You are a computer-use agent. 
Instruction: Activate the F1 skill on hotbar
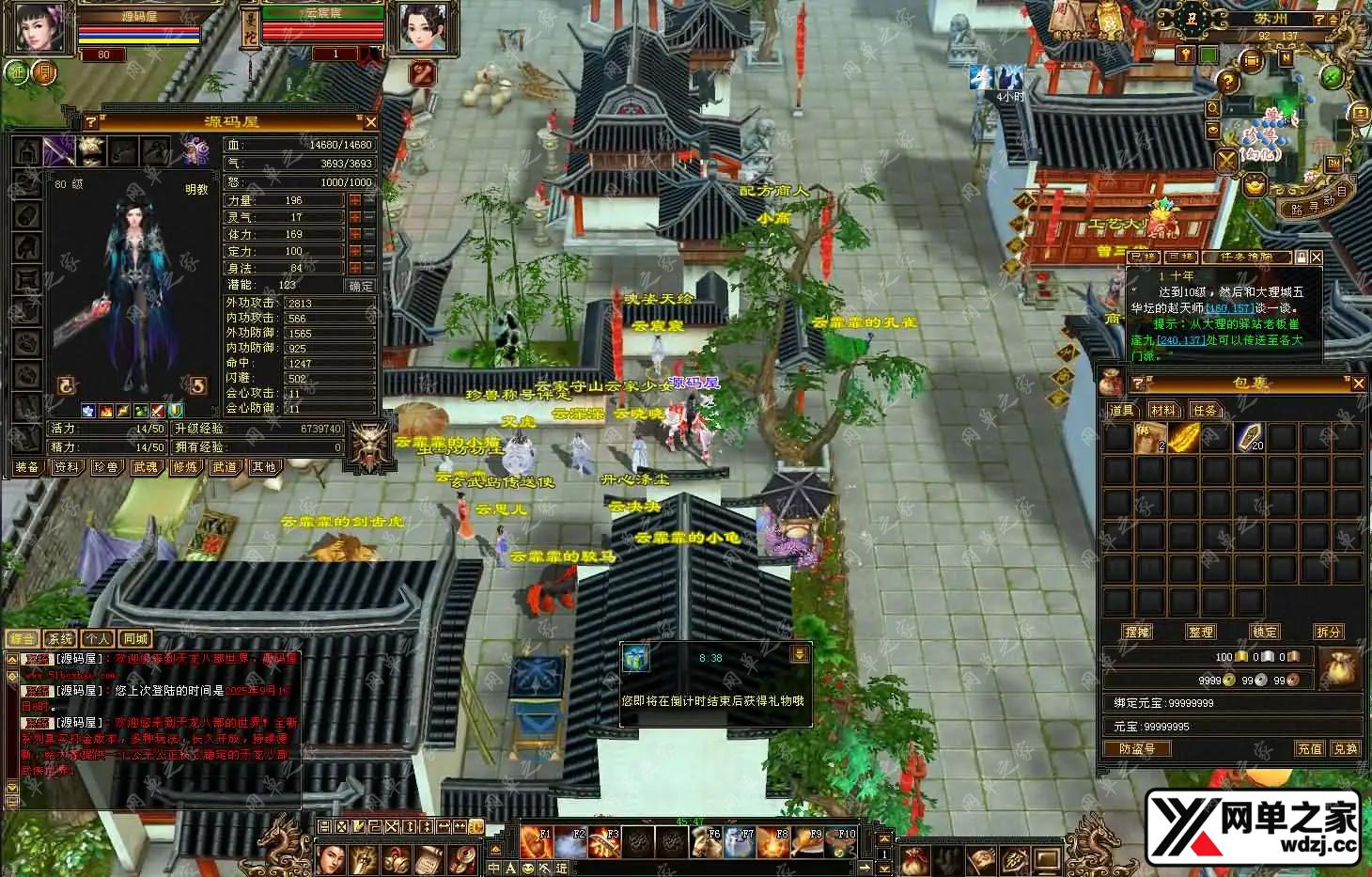pyautogui.click(x=537, y=842)
